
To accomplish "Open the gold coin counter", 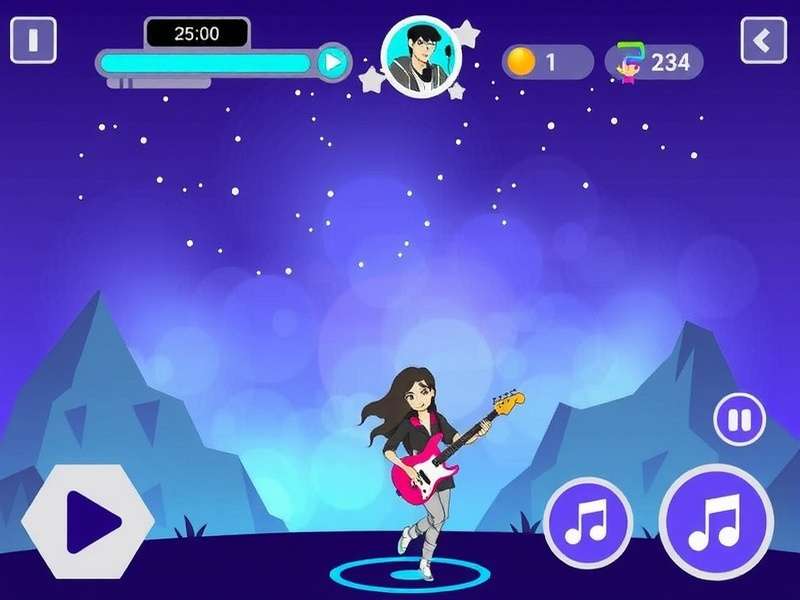I will pos(547,62).
